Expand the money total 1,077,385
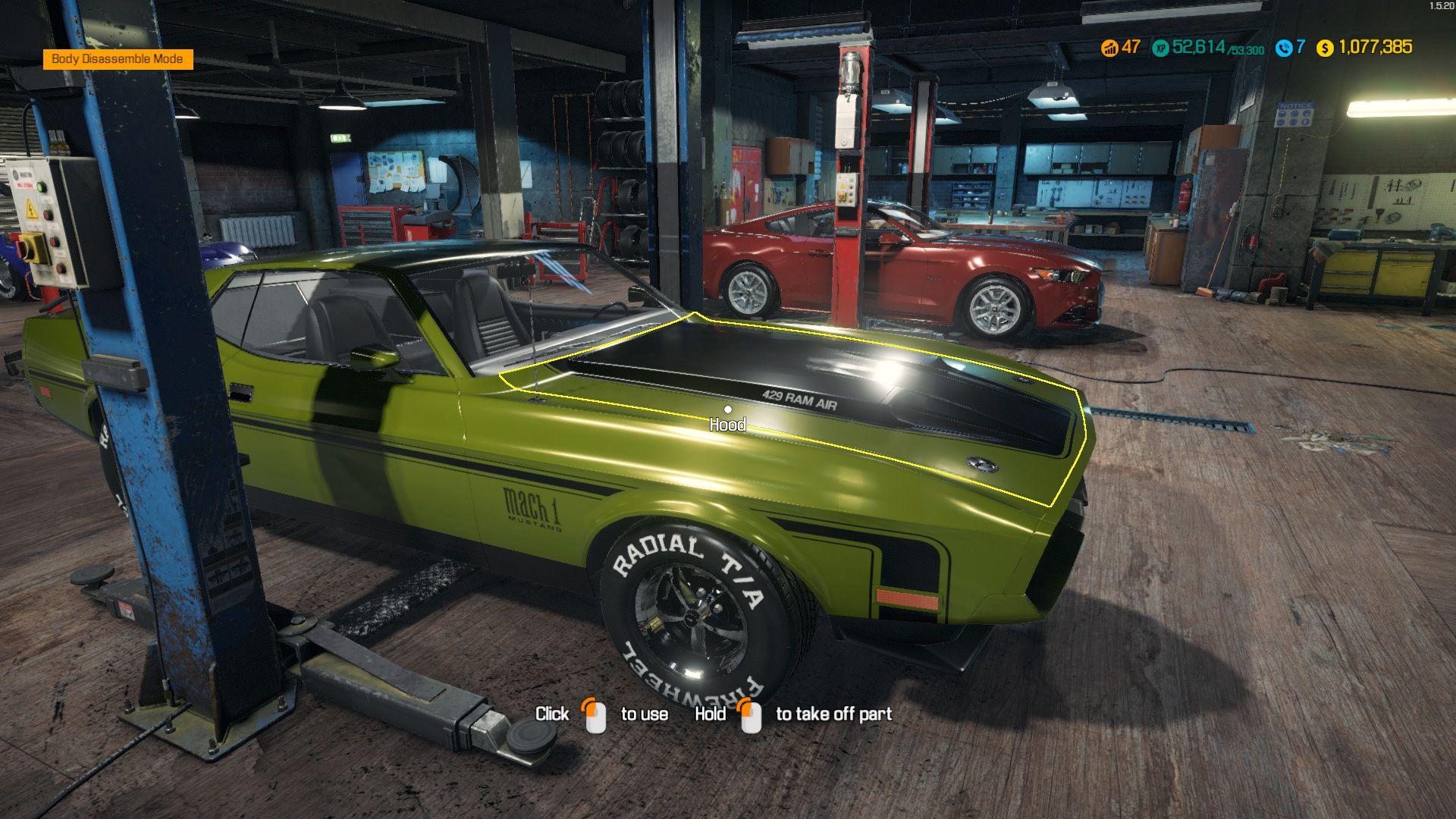This screenshot has width=1456, height=819. [x=1376, y=47]
